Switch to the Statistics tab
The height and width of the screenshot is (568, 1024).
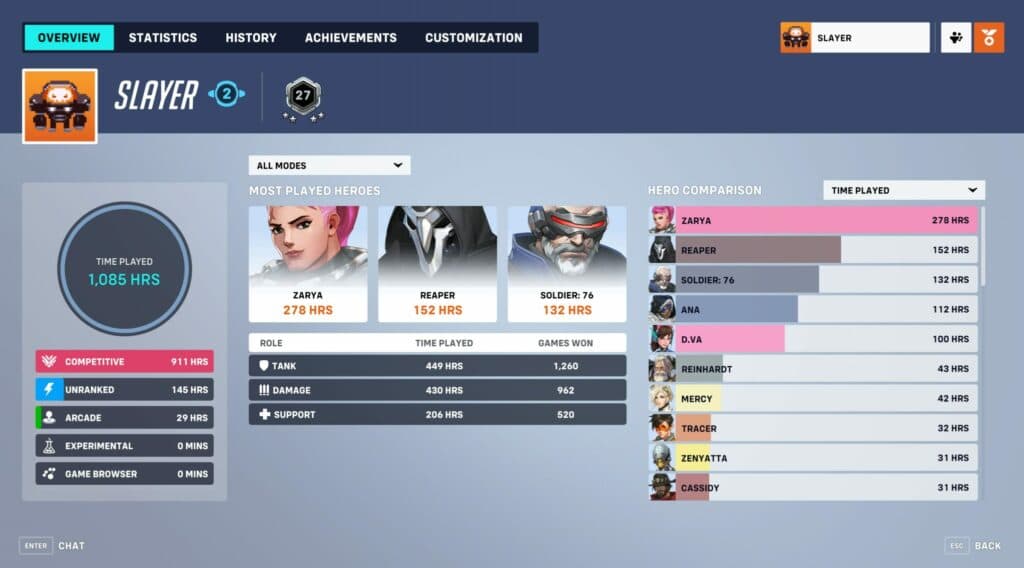[x=163, y=38]
